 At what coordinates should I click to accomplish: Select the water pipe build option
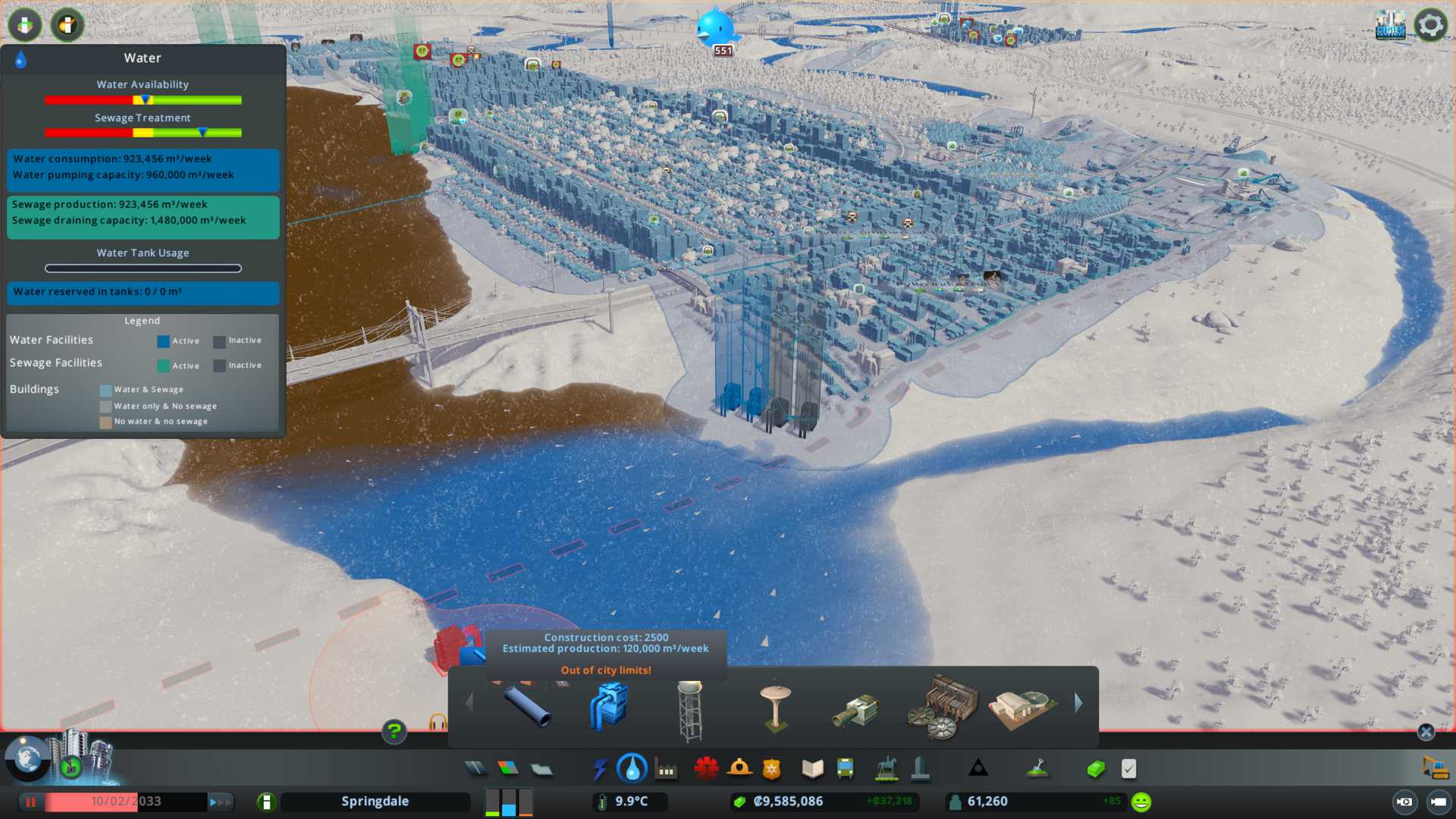(x=528, y=706)
